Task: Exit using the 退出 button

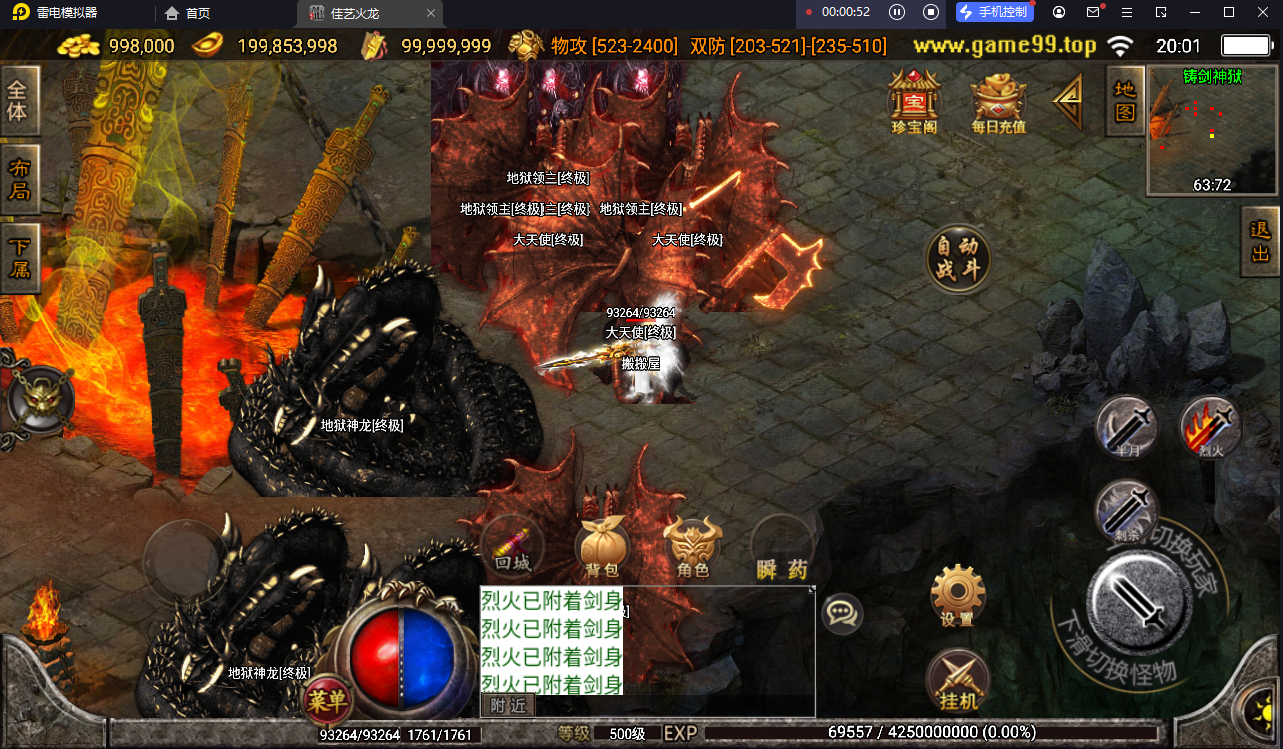Action: [1260, 241]
